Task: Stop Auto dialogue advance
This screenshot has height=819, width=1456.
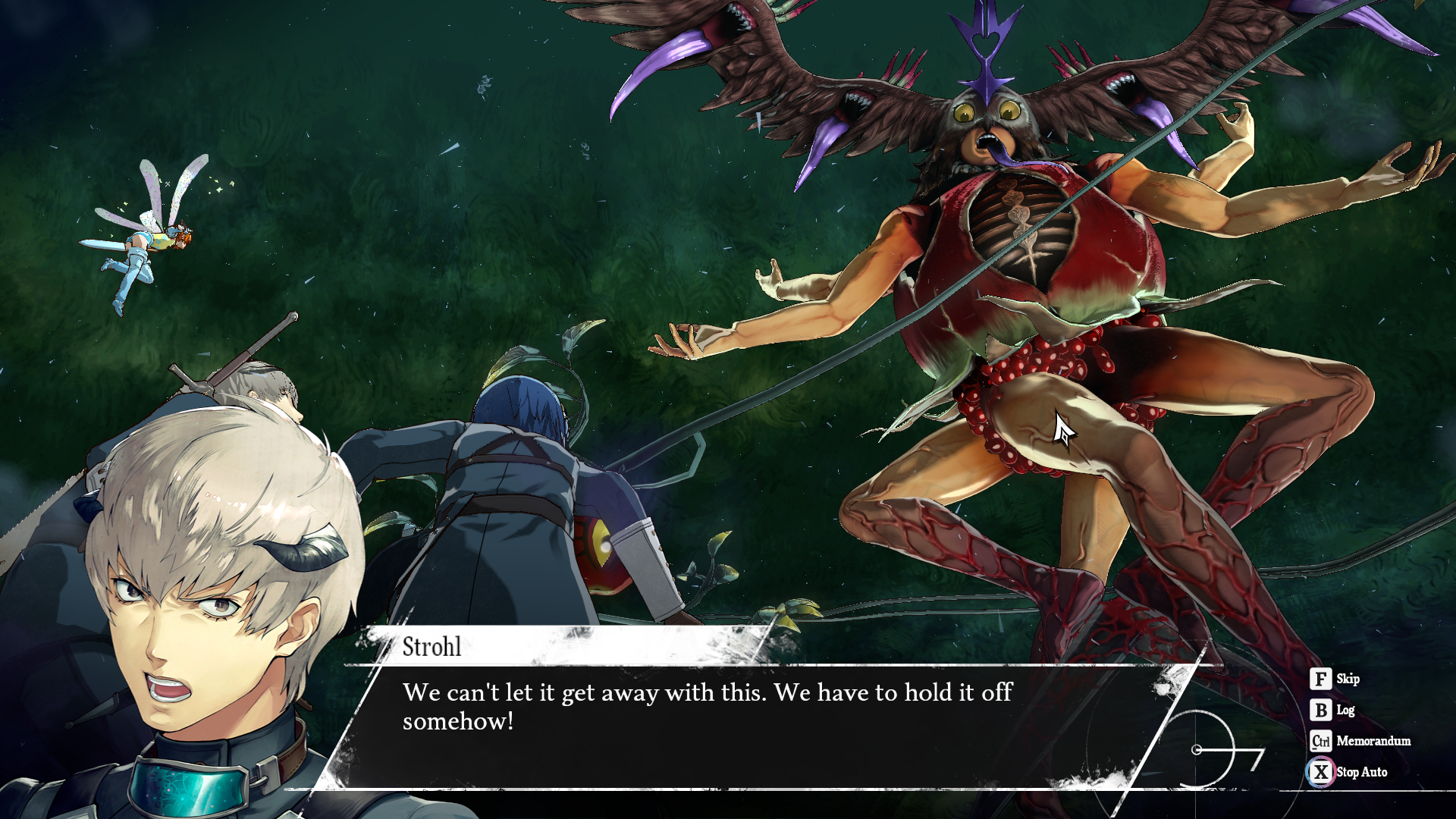Action: pos(1349,772)
